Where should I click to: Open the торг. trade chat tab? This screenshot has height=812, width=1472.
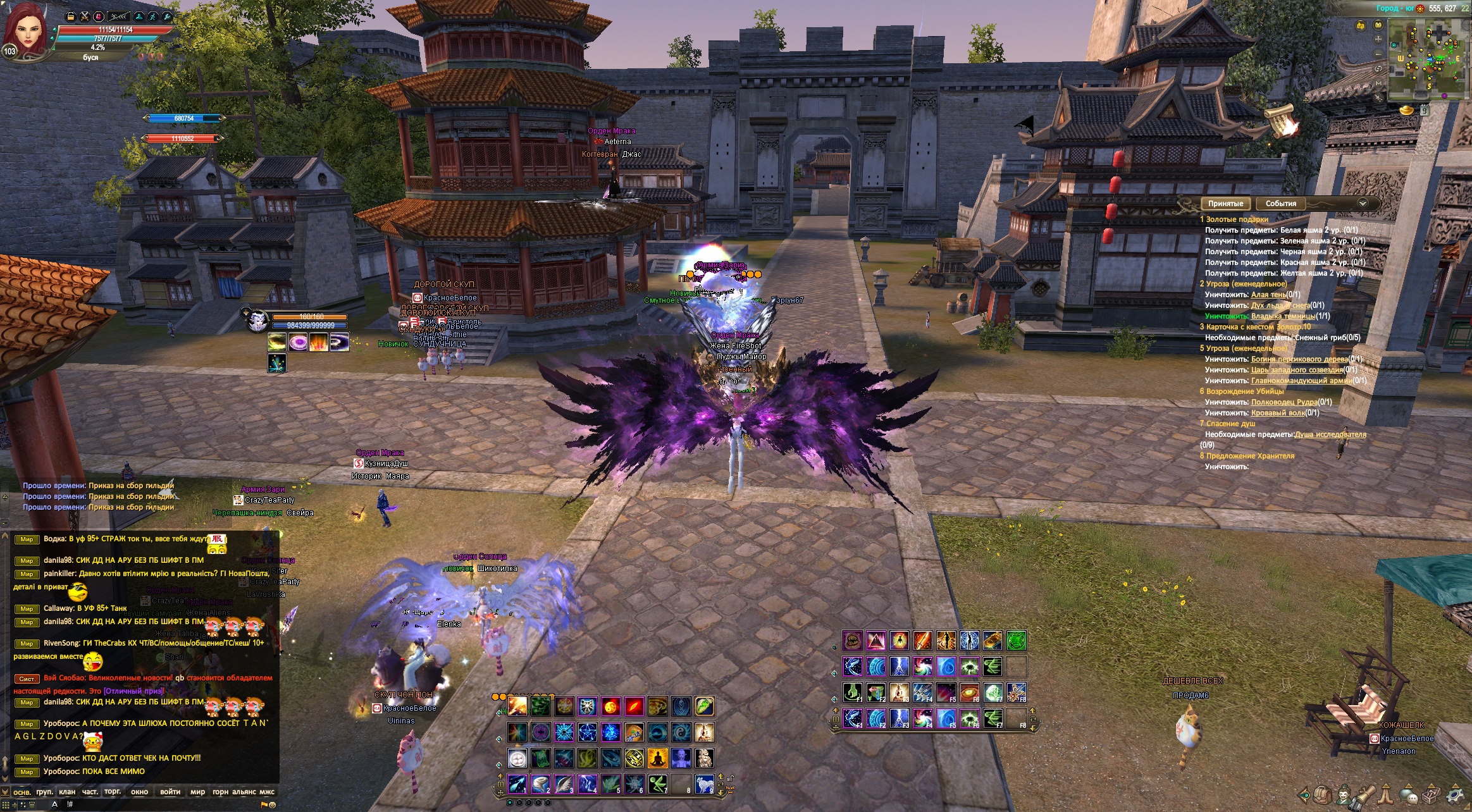click(x=113, y=792)
